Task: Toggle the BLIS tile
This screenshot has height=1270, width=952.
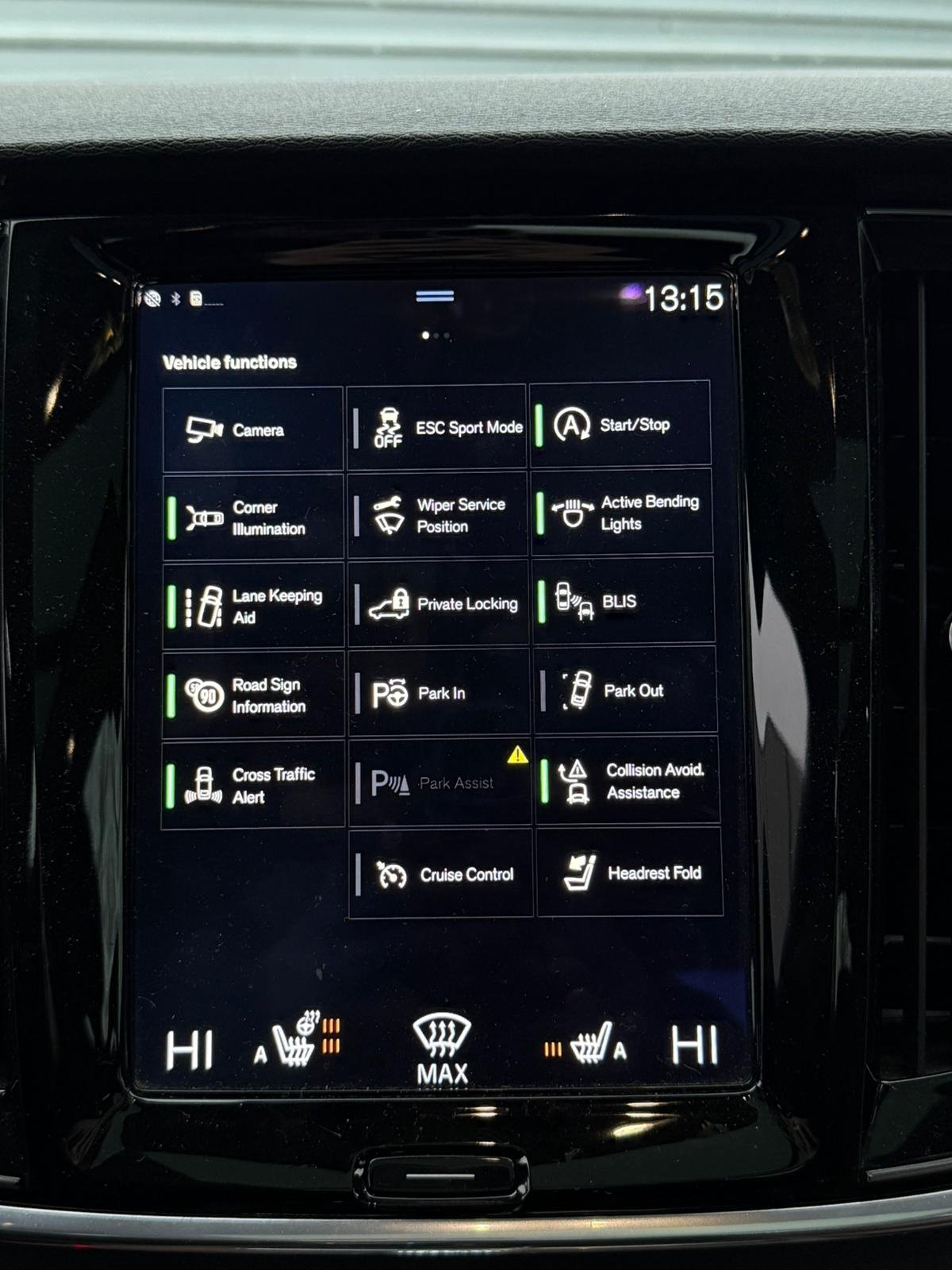Action: (x=624, y=602)
